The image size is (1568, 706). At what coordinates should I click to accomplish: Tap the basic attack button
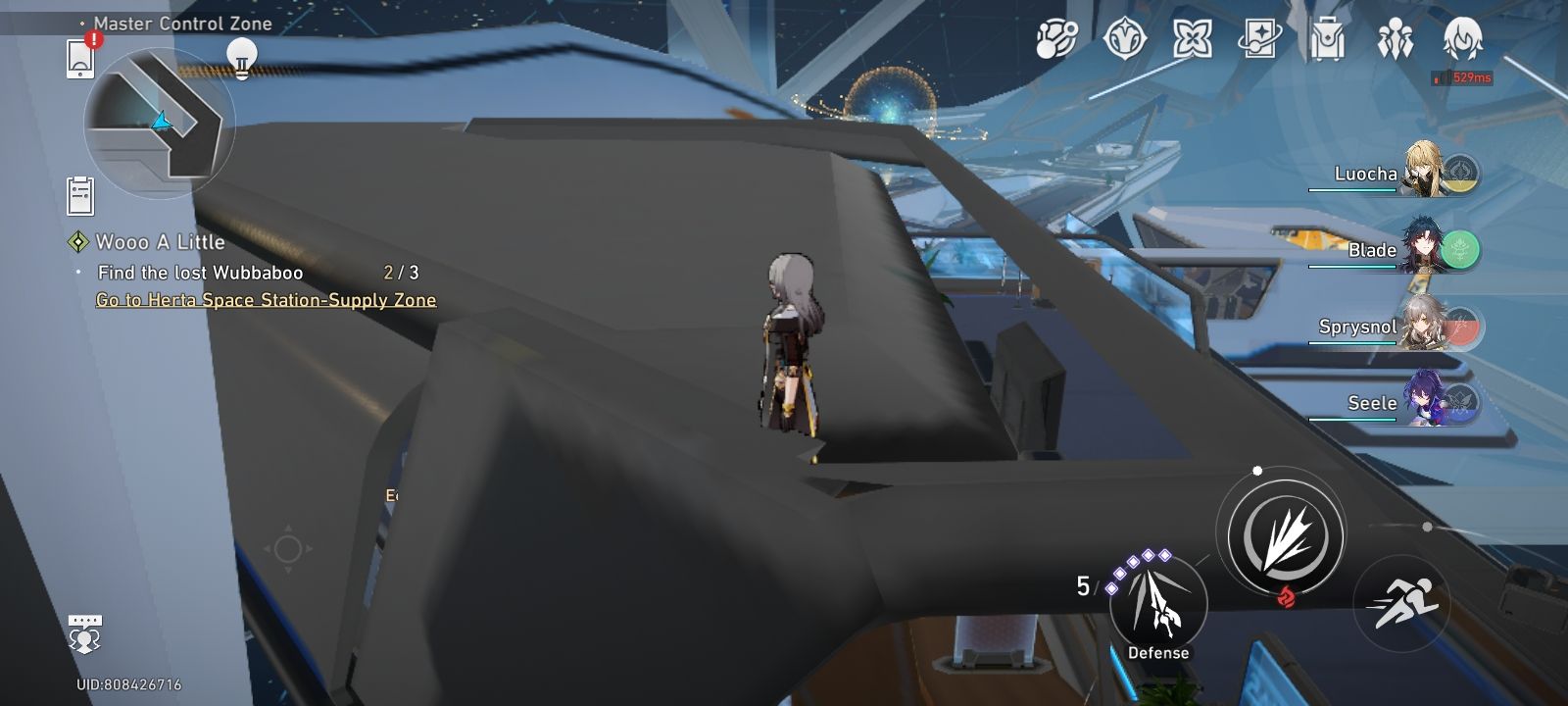coord(1289,532)
